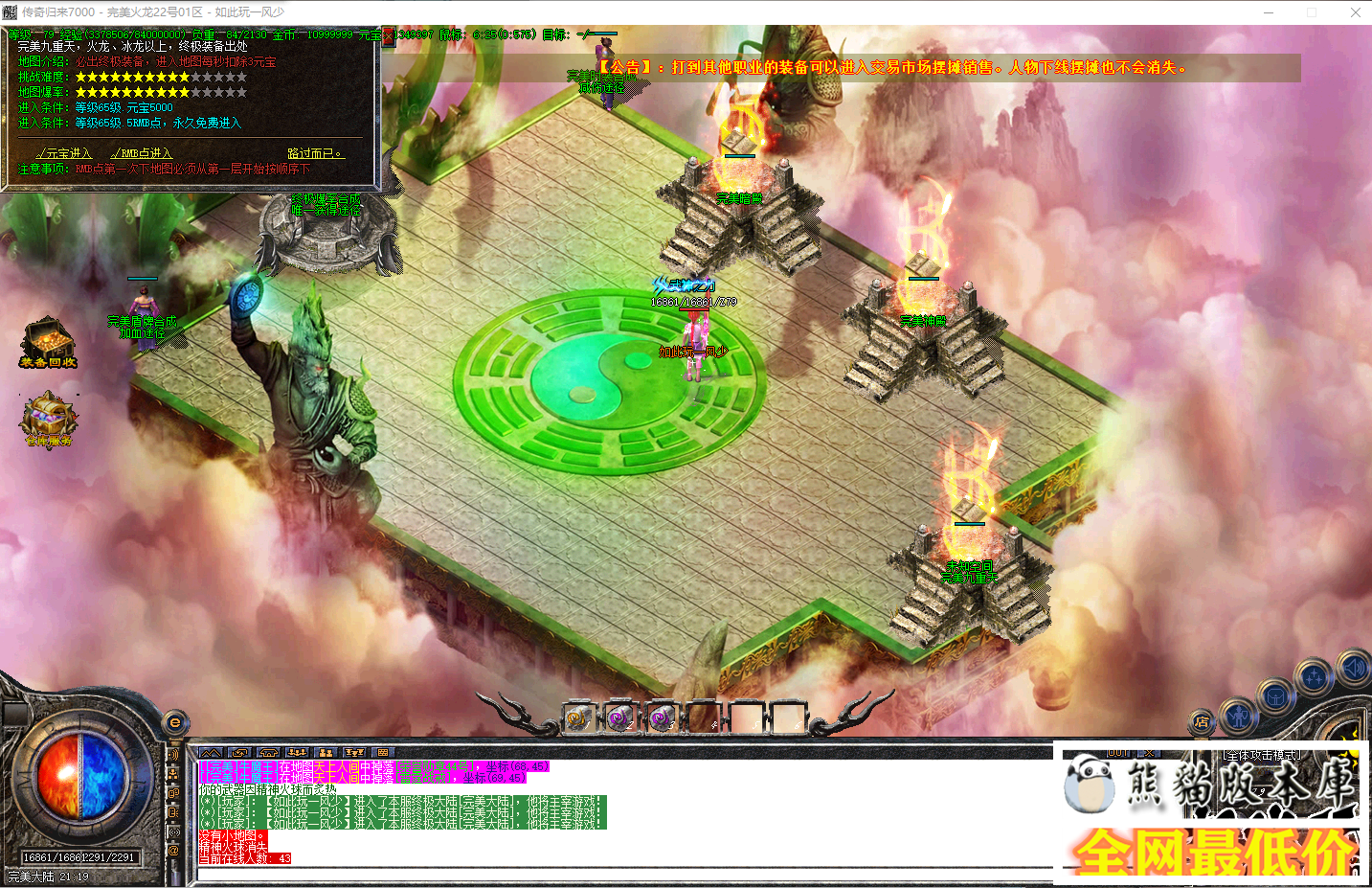This screenshot has height=888, width=1372.
Task: Open the skills window with the sparkles icon
Action: (1315, 677)
